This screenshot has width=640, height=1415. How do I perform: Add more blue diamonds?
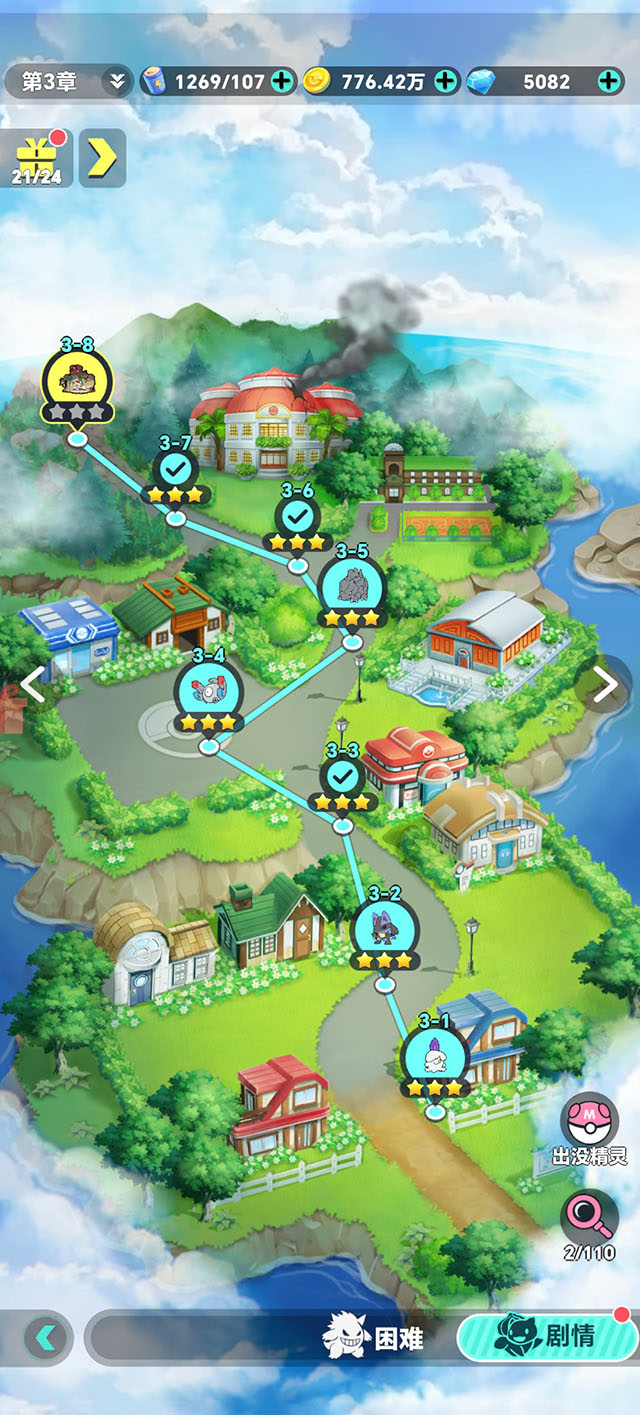coord(609,82)
